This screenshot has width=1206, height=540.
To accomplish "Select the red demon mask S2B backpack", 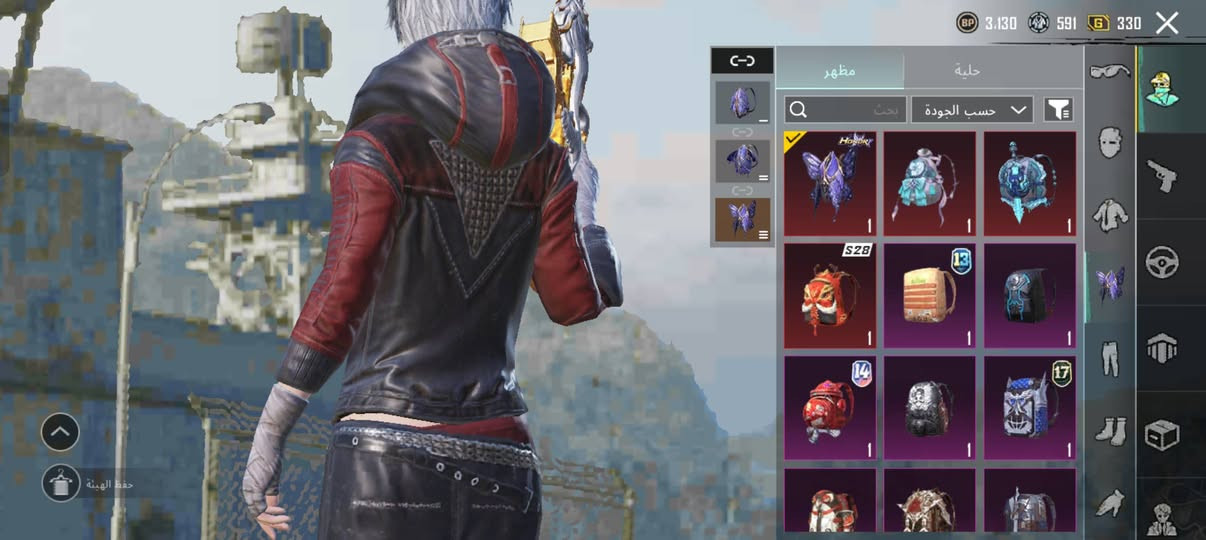I will [830, 296].
